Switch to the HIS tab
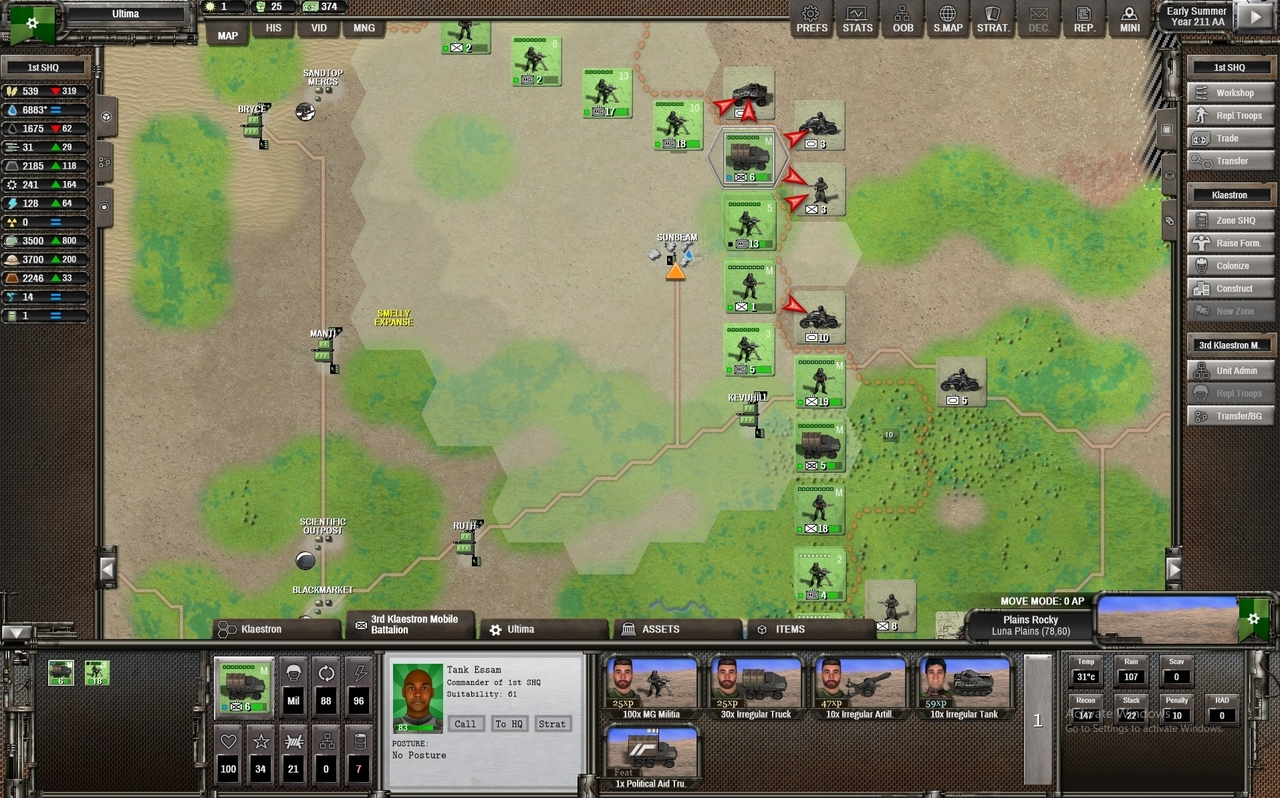The width and height of the screenshot is (1280, 798). [x=273, y=29]
